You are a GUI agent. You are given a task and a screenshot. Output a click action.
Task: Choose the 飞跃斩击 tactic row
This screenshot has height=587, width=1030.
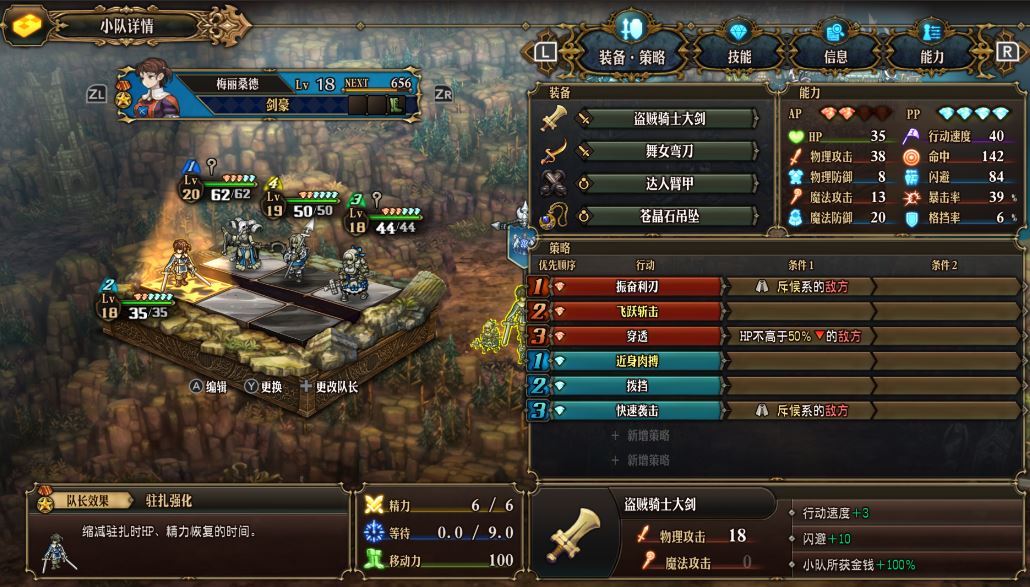click(636, 312)
